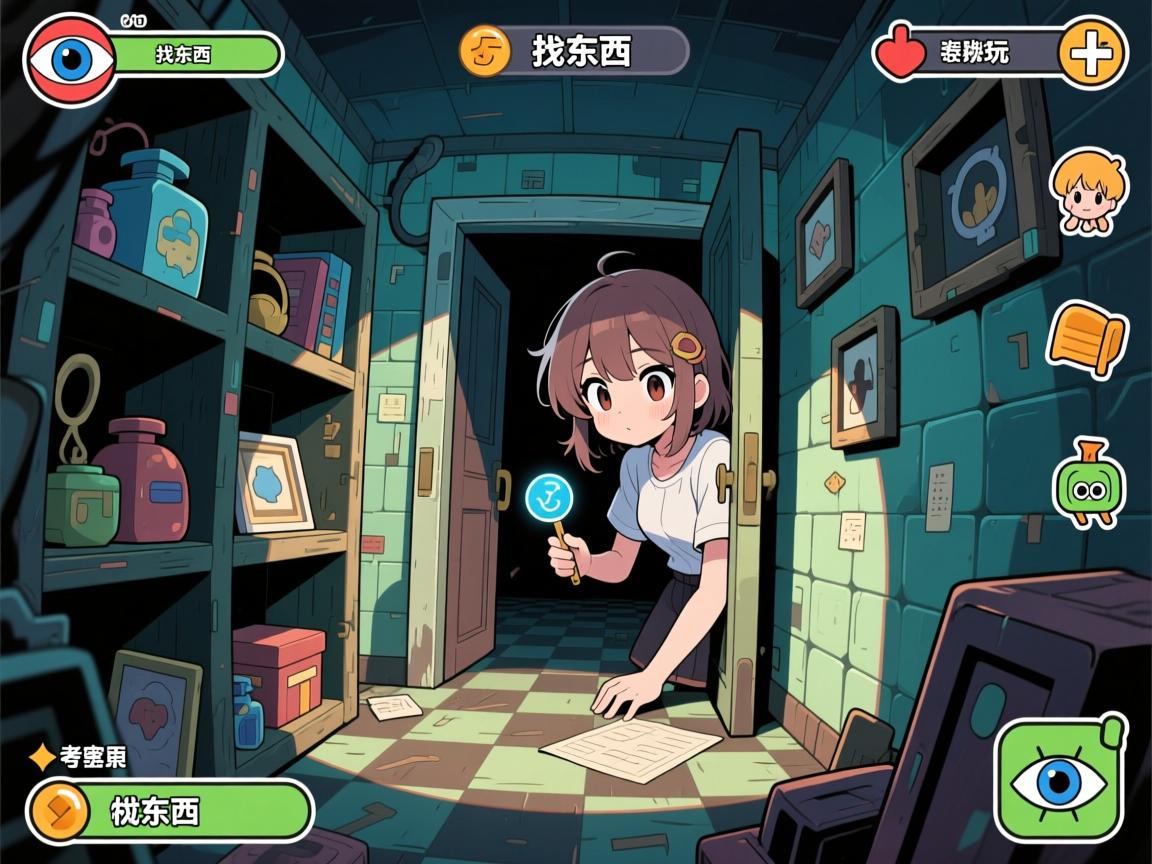1152x864 pixels.
Task: Open the green robot creature icon
Action: point(1088,485)
